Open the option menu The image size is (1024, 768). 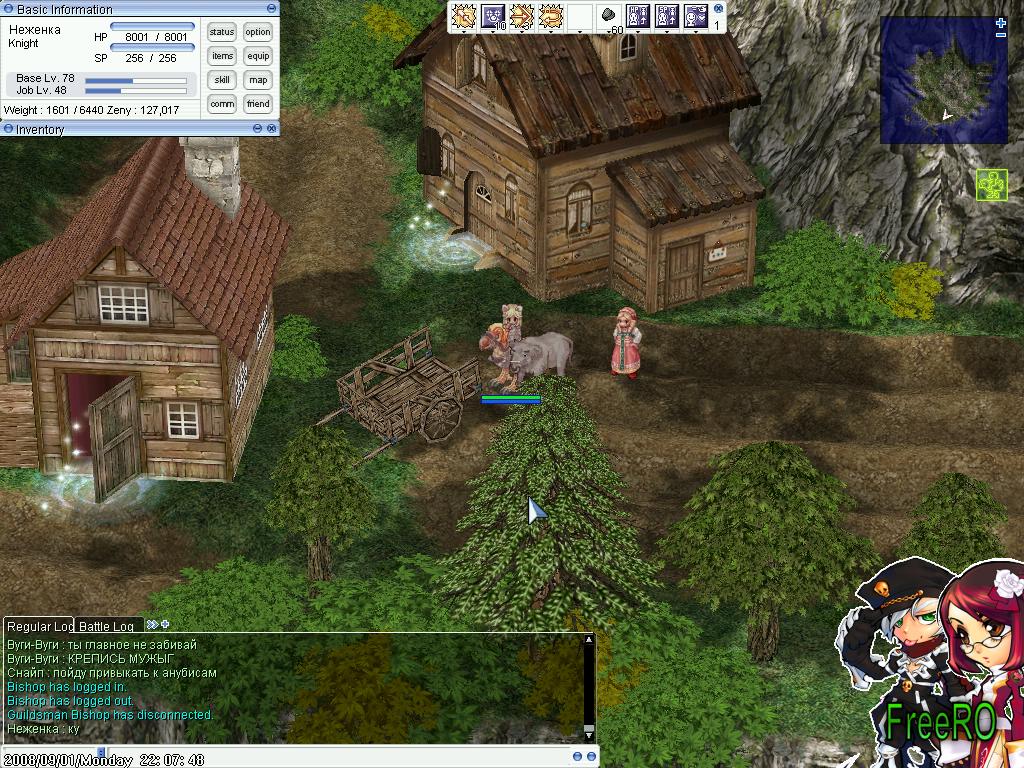pyautogui.click(x=258, y=32)
